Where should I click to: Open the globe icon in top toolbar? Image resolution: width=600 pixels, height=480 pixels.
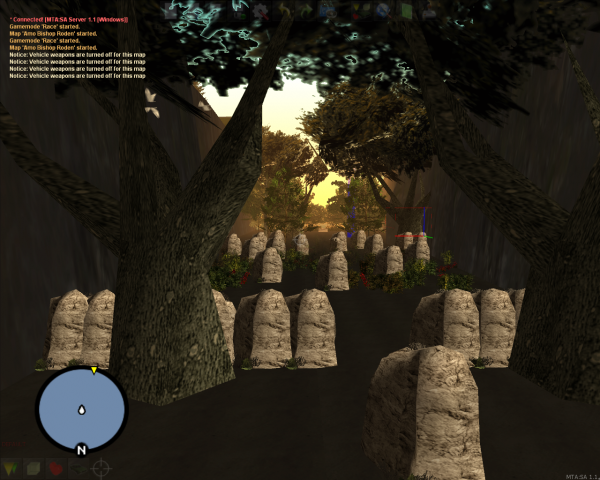[383, 10]
